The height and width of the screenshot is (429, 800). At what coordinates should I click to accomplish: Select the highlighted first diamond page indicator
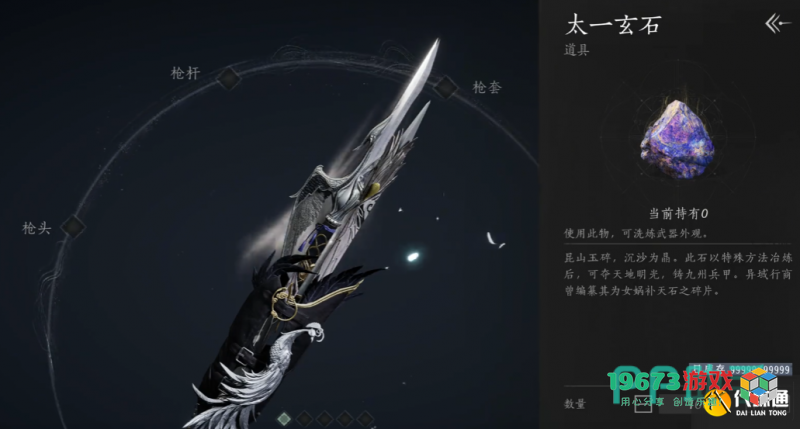tap(284, 417)
